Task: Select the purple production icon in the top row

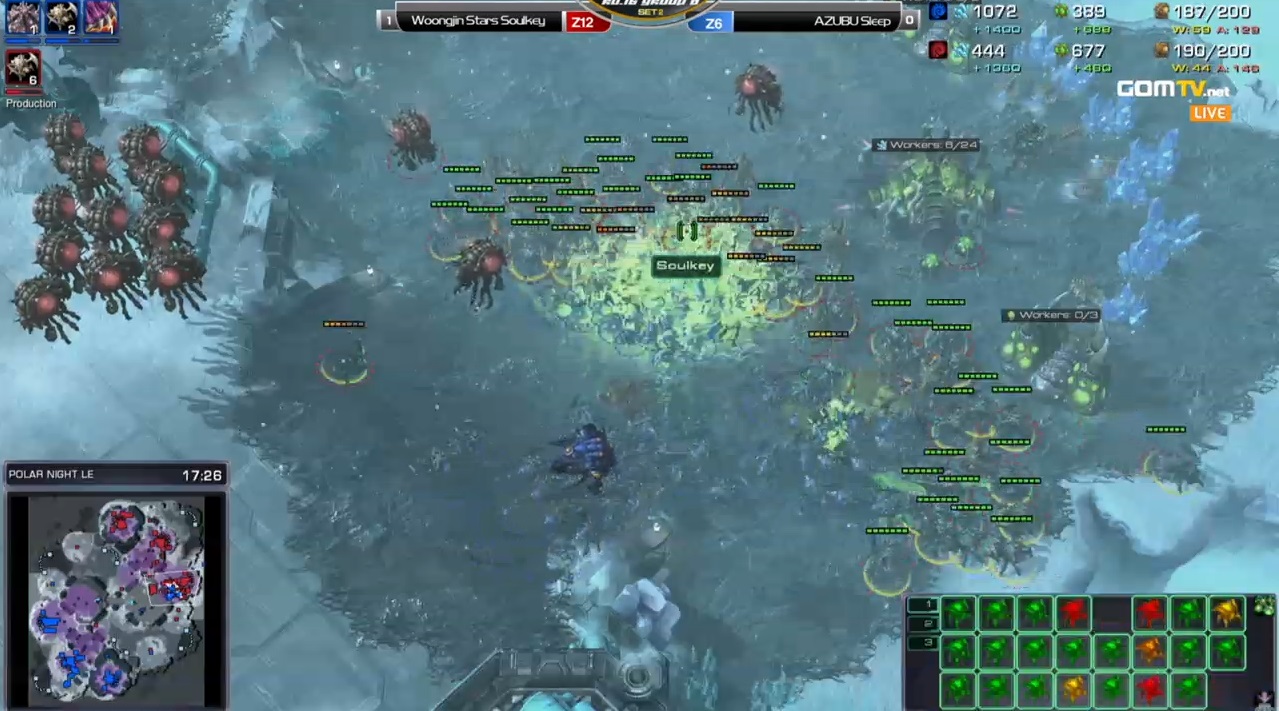Action: click(100, 18)
